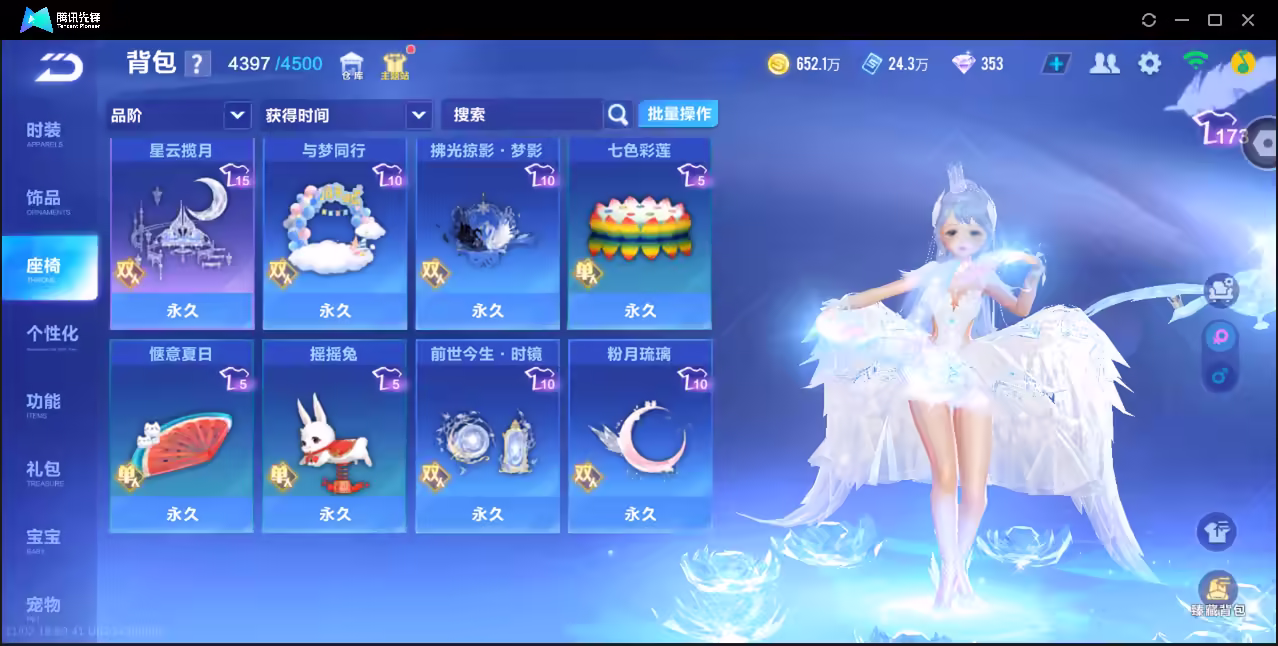Image resolution: width=1278 pixels, height=646 pixels.
Task: Open the 饰品 ornaments tab
Action: click(x=44, y=201)
